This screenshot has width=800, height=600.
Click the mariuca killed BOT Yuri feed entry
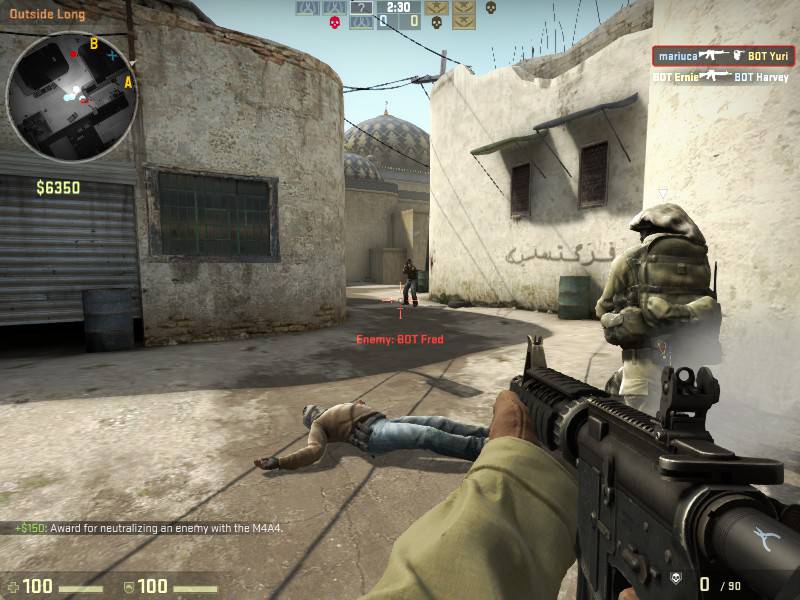click(x=723, y=56)
